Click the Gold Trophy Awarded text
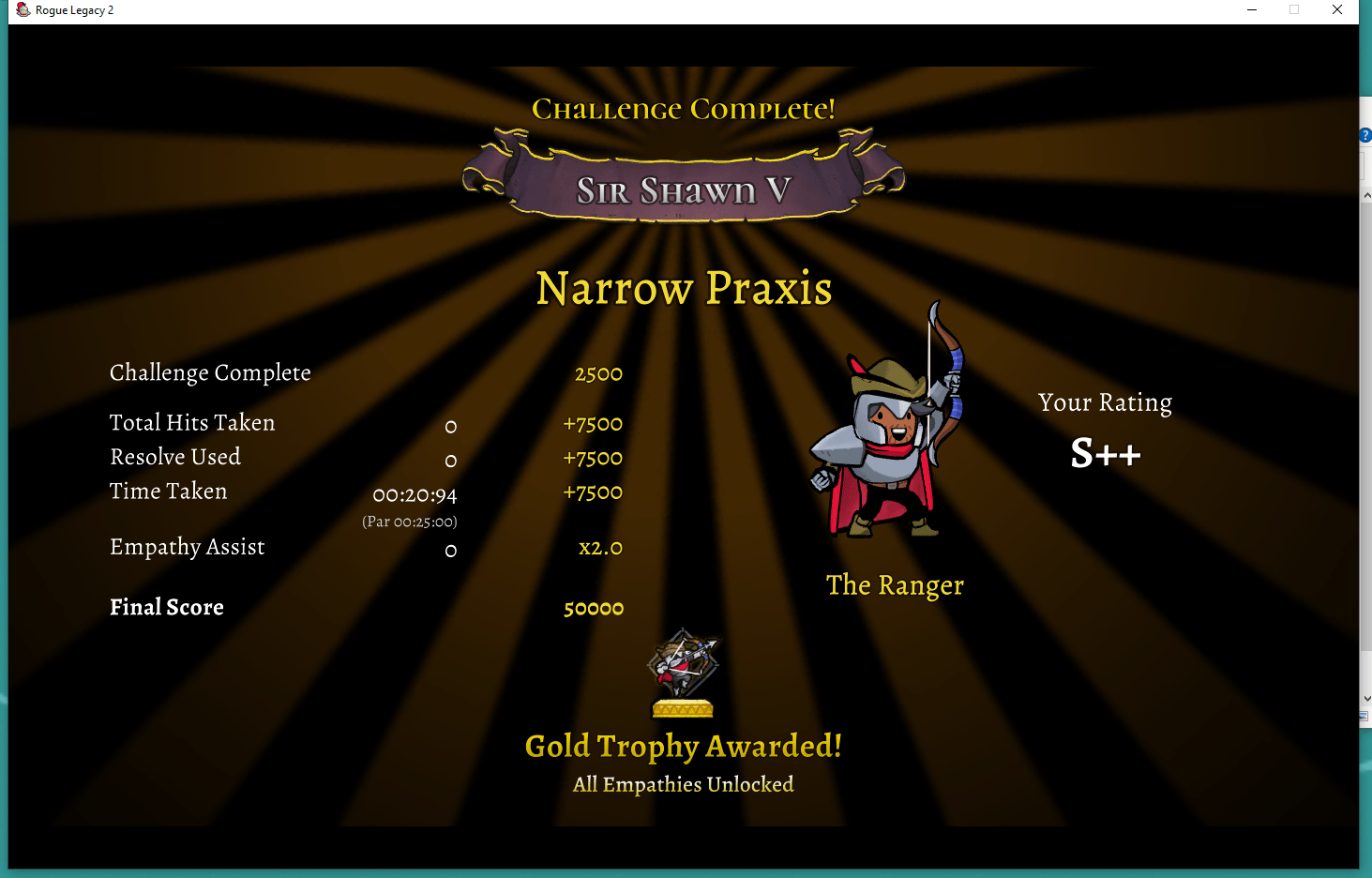Image resolution: width=1372 pixels, height=878 pixels. [682, 746]
